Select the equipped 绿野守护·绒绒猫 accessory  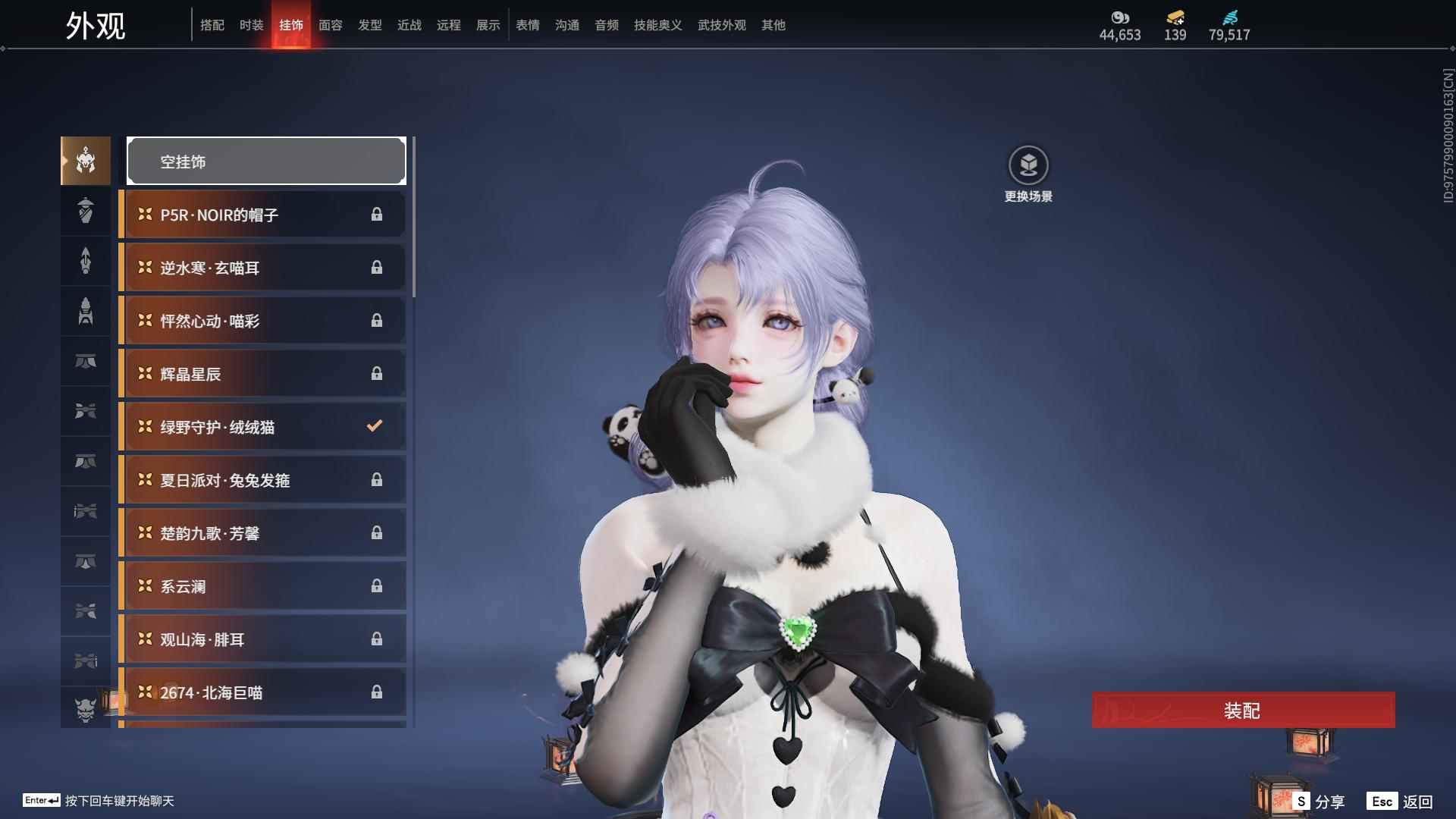point(263,427)
